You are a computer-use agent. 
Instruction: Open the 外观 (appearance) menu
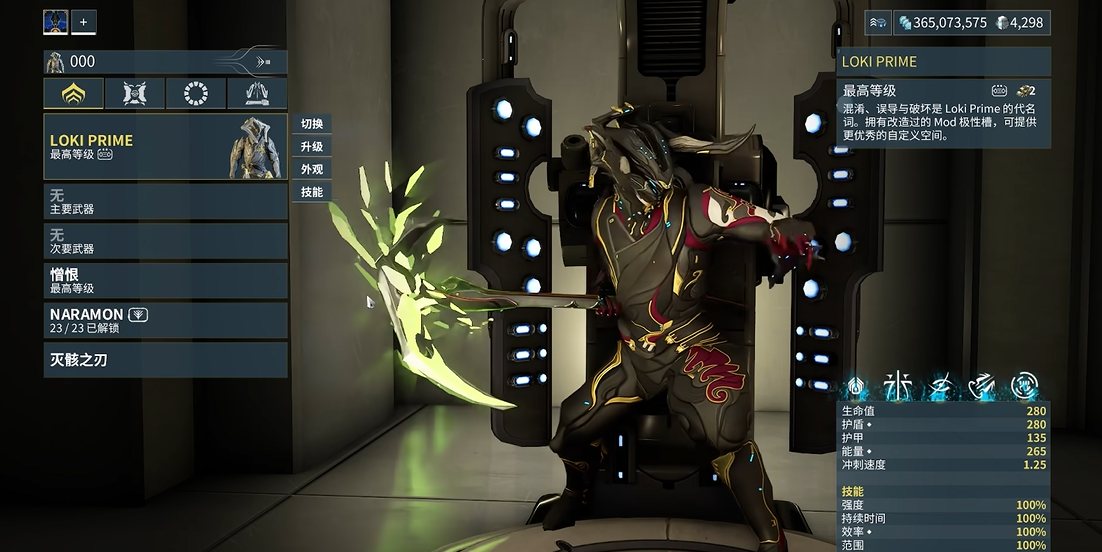click(312, 169)
